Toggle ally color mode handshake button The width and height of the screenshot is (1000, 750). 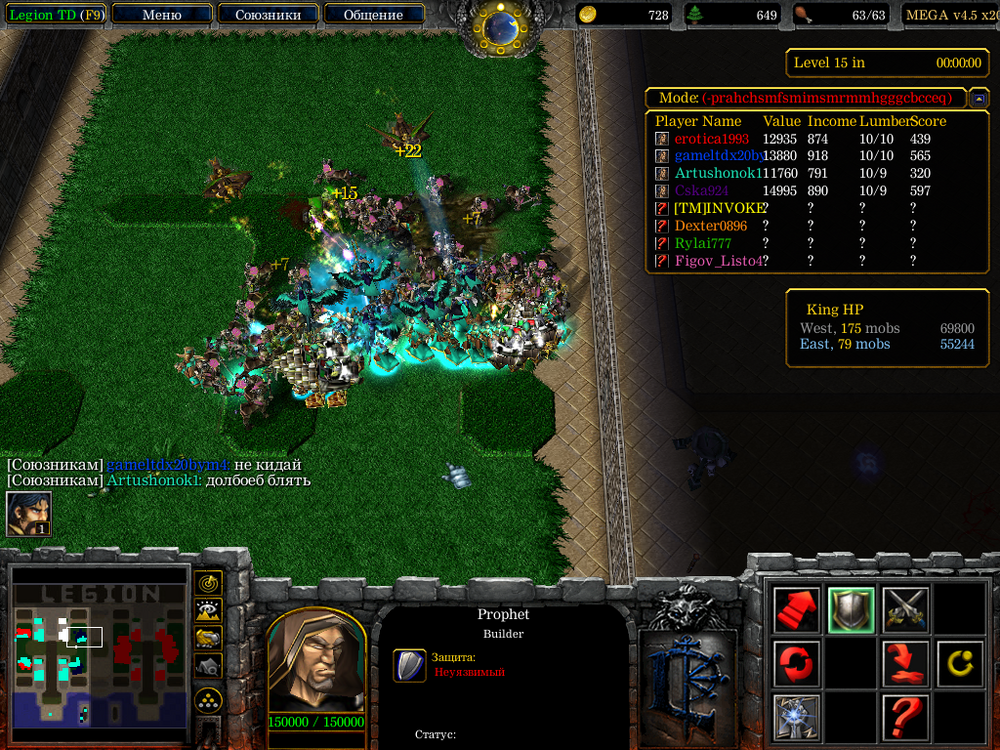[x=208, y=637]
